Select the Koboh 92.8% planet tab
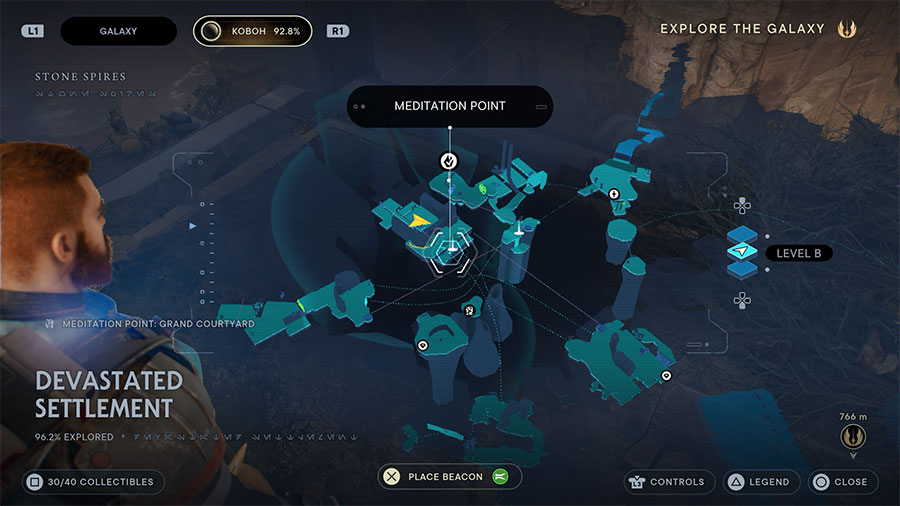Screen dimensions: 900x506 pyautogui.click(x=252, y=31)
